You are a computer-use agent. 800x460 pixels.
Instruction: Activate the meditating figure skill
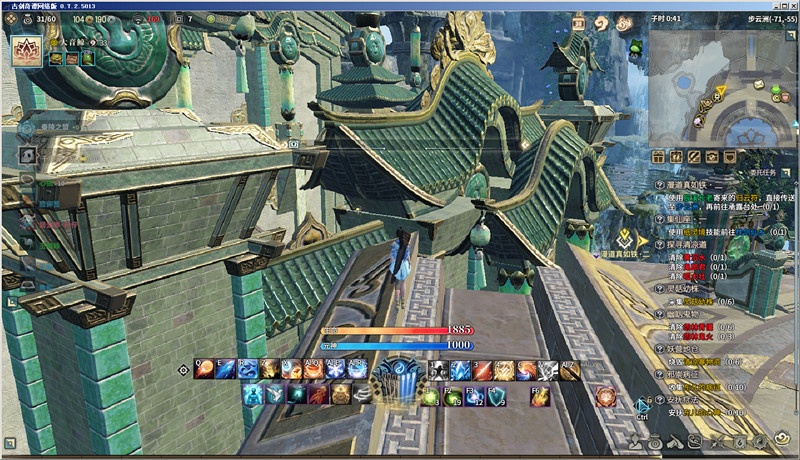coord(252,395)
